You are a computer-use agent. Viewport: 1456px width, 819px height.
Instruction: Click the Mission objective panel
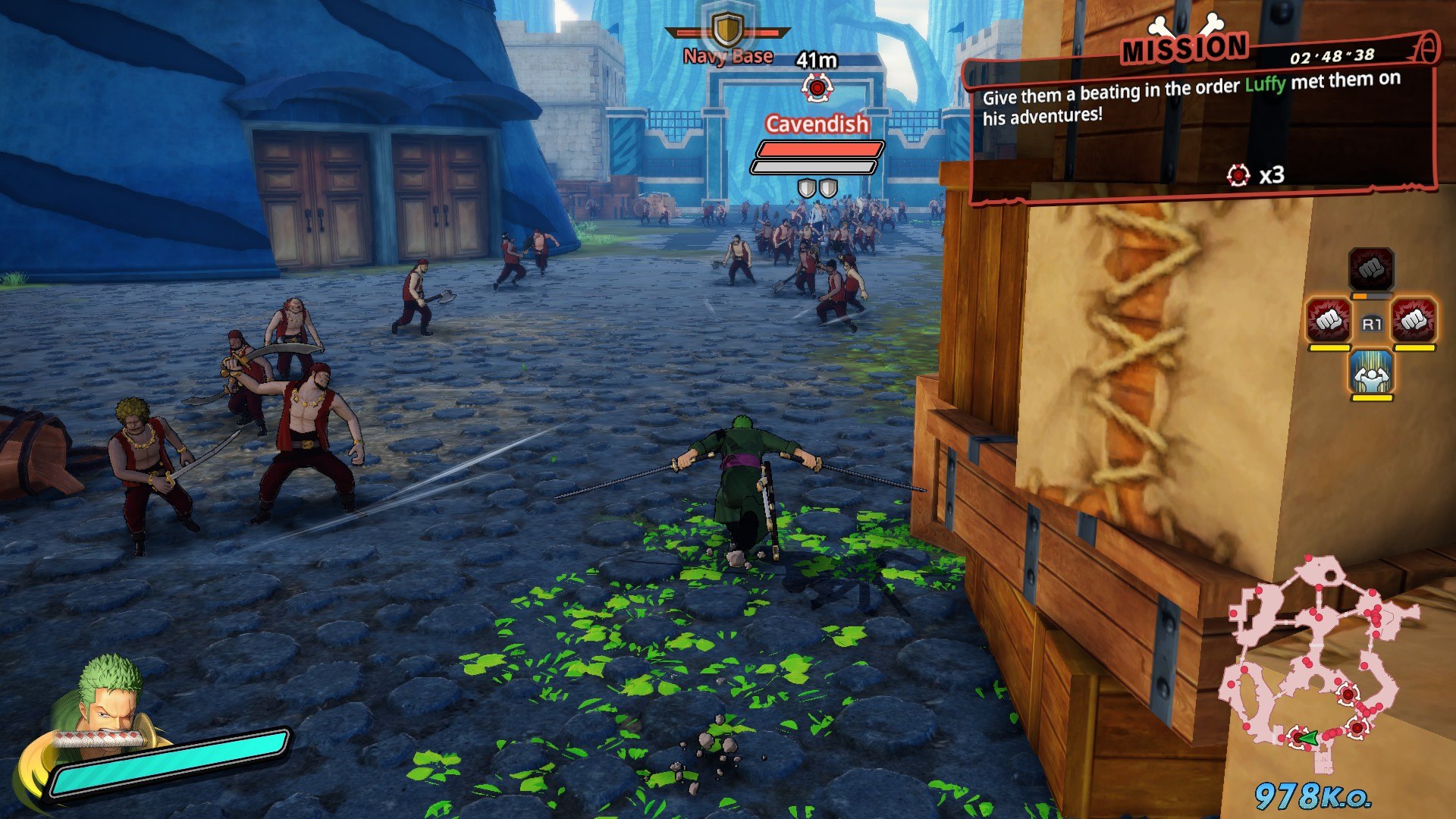[x=1202, y=121]
